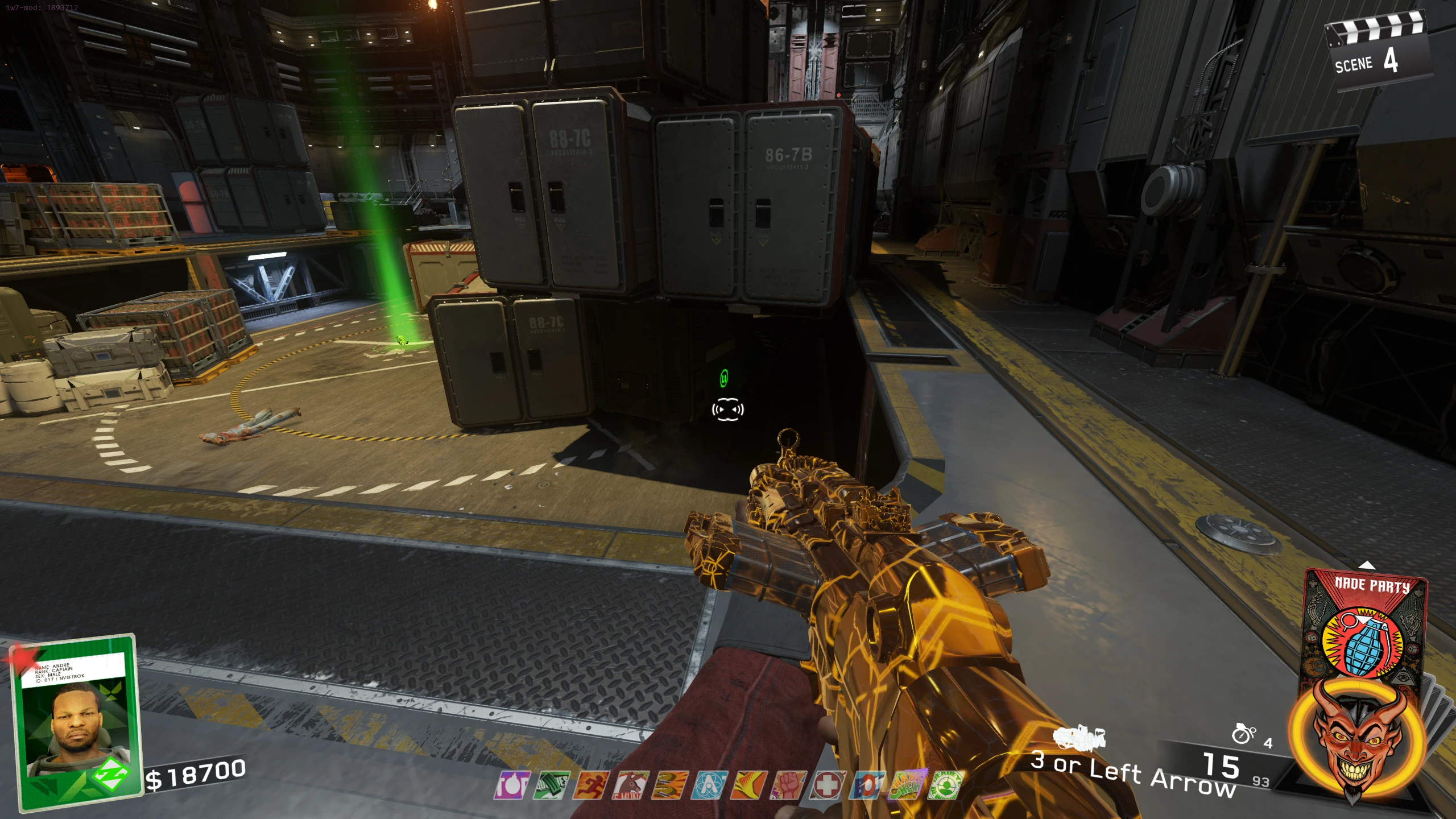1456x819 pixels.
Task: Select the Blue Bolts perk icon
Action: click(867, 786)
